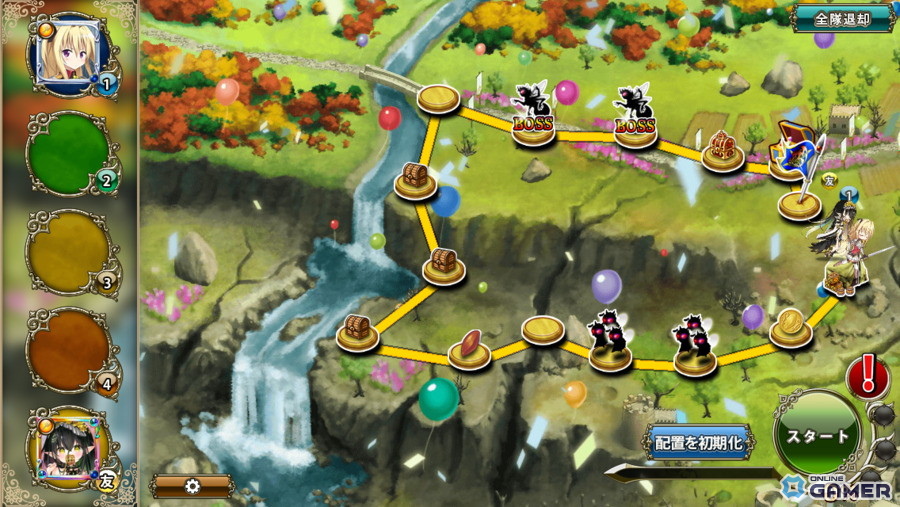
Task: Click the red exclamation alert icon
Action: click(867, 376)
